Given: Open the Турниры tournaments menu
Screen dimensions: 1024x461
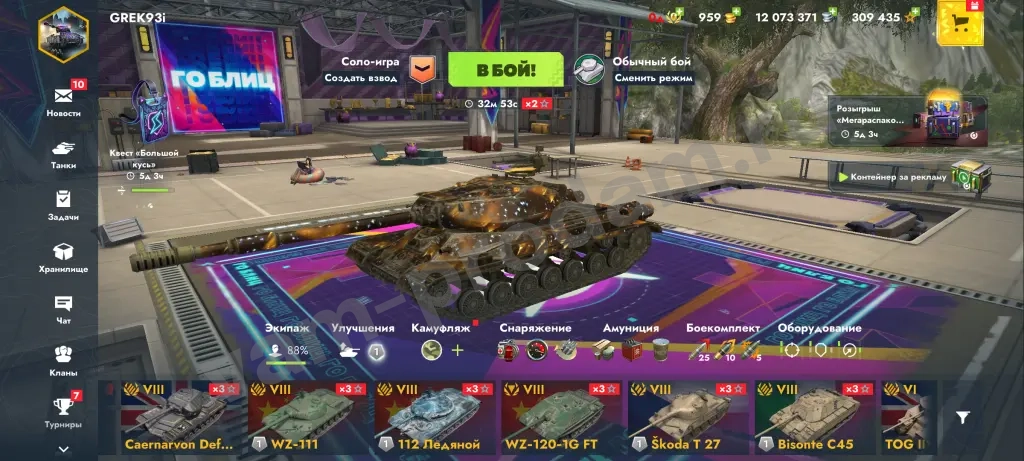Looking at the screenshot, I should point(63,411).
